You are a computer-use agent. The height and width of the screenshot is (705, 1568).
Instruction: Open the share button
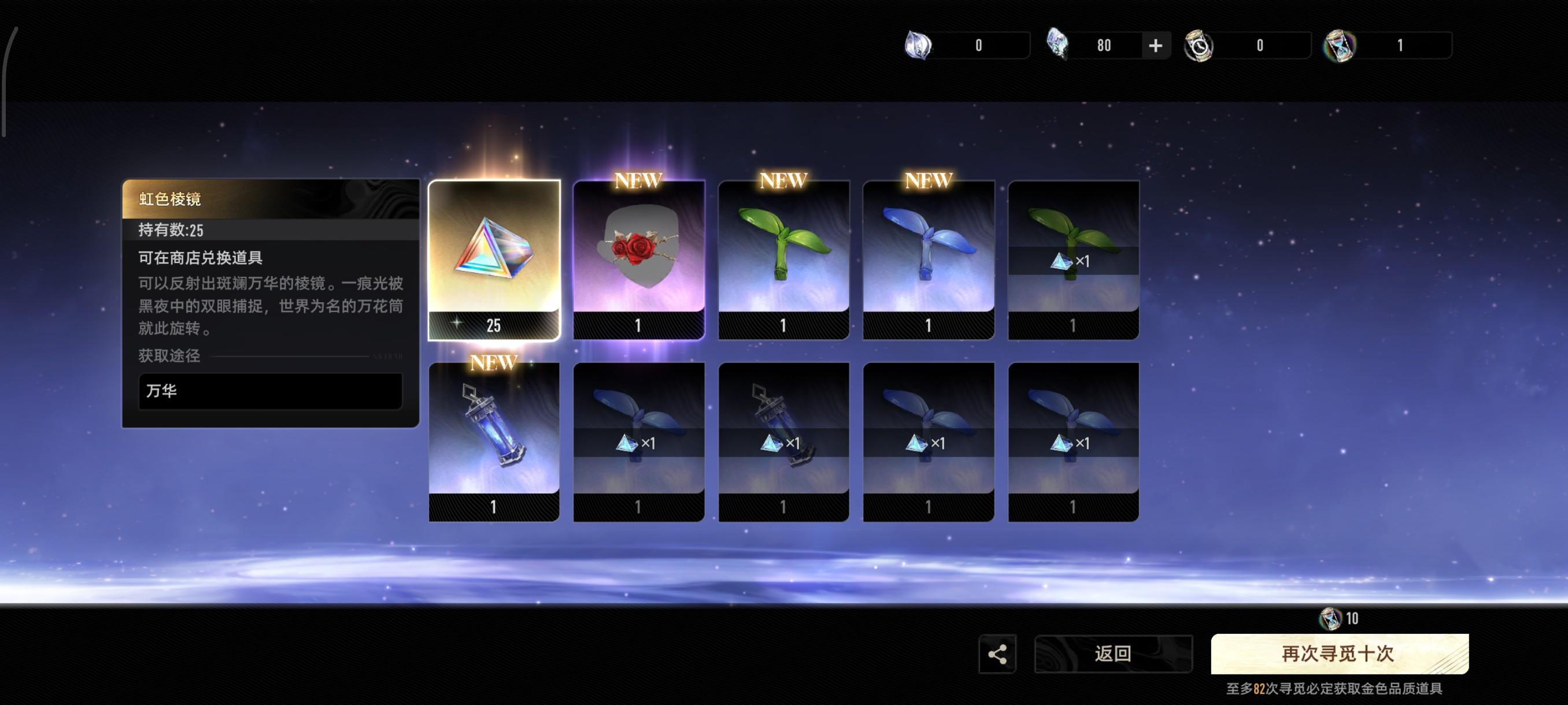click(997, 655)
